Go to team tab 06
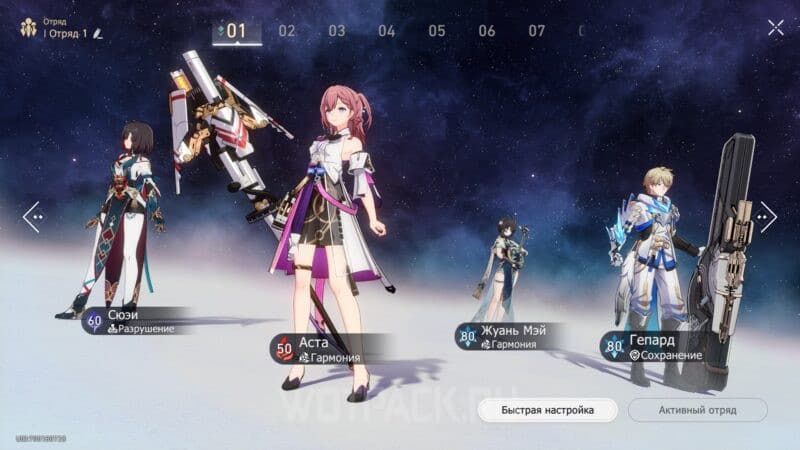Image resolution: width=800 pixels, height=450 pixels. pos(487,31)
